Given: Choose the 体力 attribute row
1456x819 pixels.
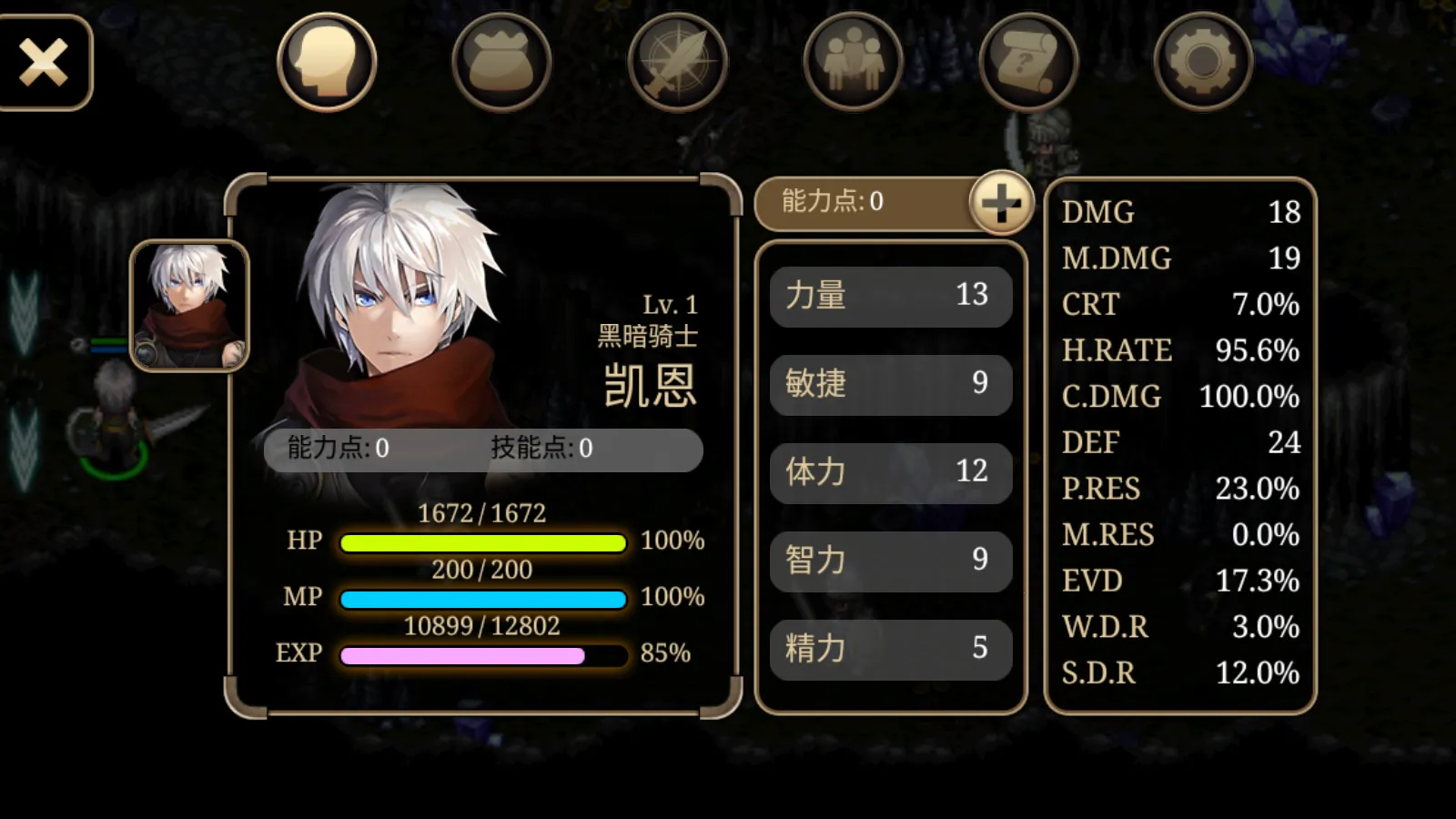Looking at the screenshot, I should [x=890, y=472].
